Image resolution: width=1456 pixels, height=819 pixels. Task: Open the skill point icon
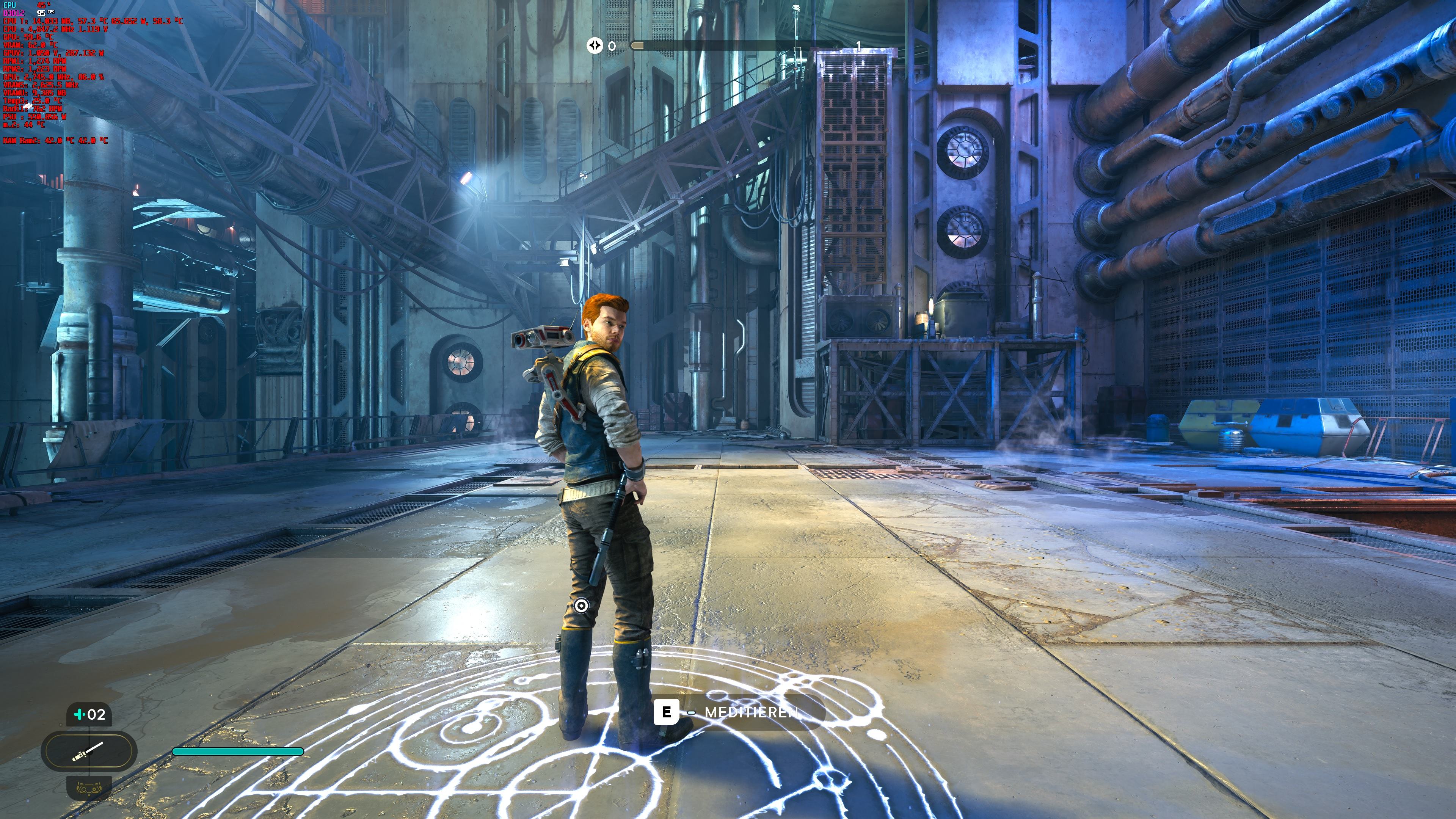click(x=595, y=45)
